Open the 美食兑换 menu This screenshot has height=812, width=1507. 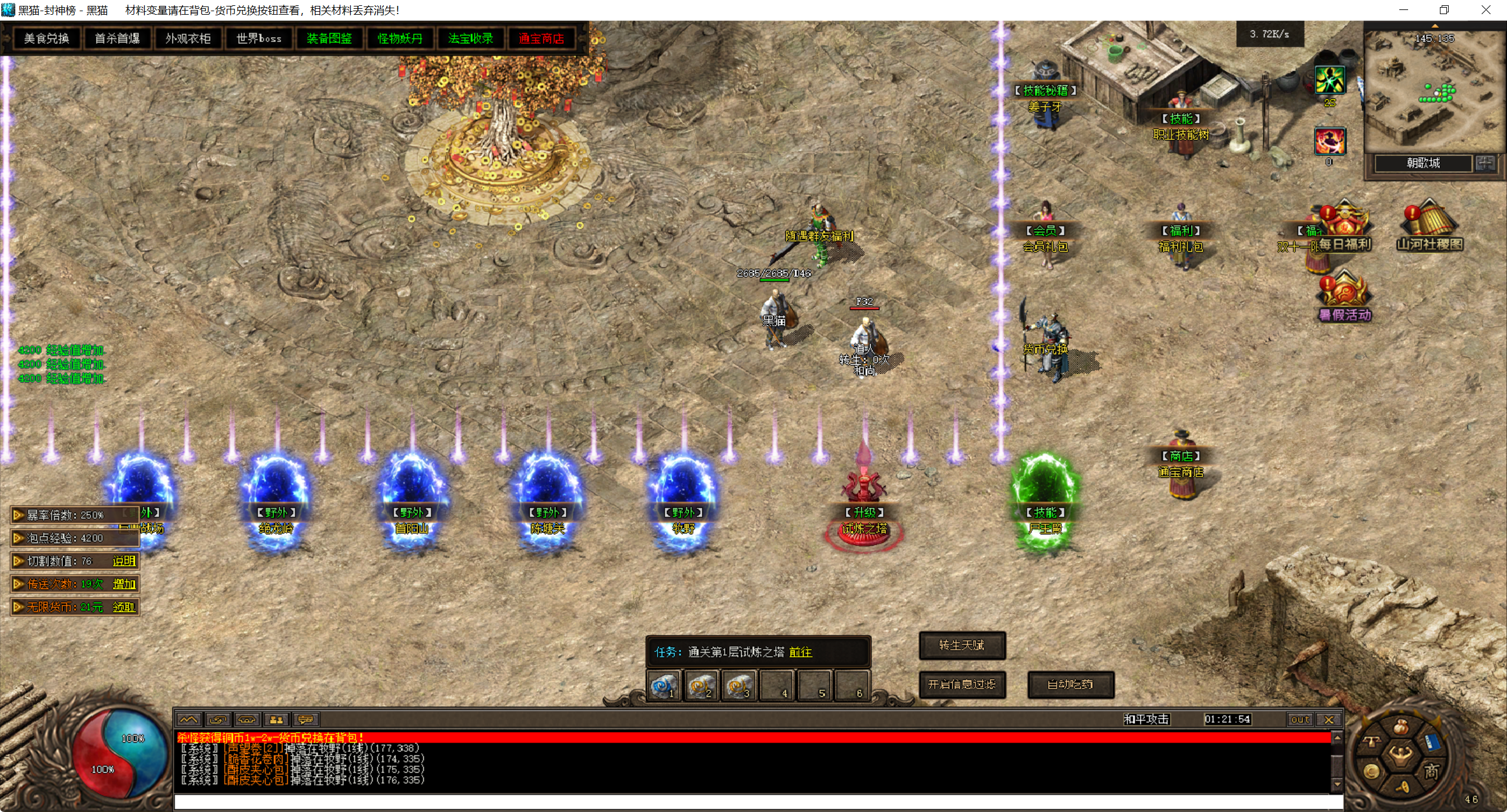[x=47, y=39]
